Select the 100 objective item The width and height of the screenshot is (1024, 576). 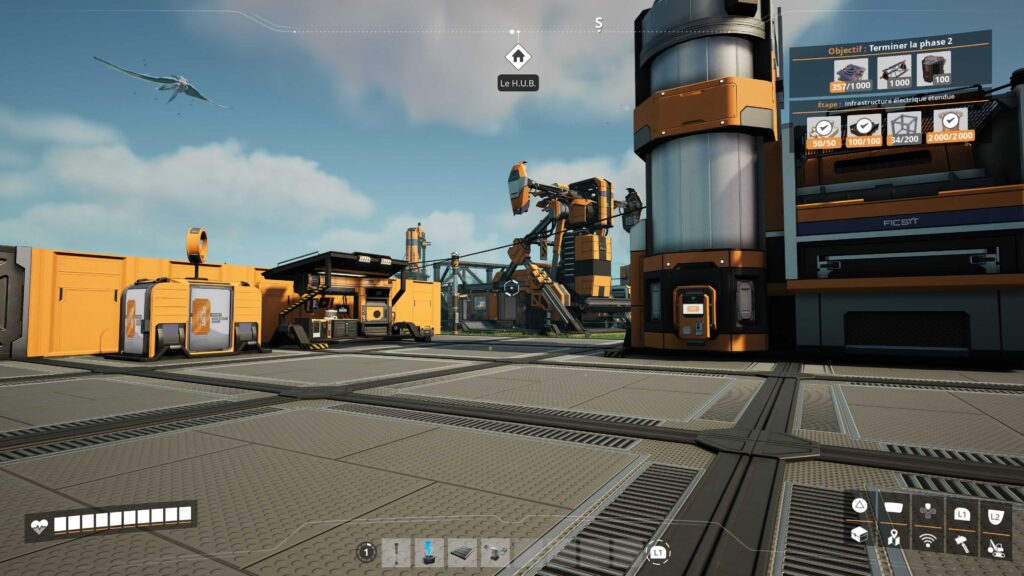pyautogui.click(x=934, y=70)
